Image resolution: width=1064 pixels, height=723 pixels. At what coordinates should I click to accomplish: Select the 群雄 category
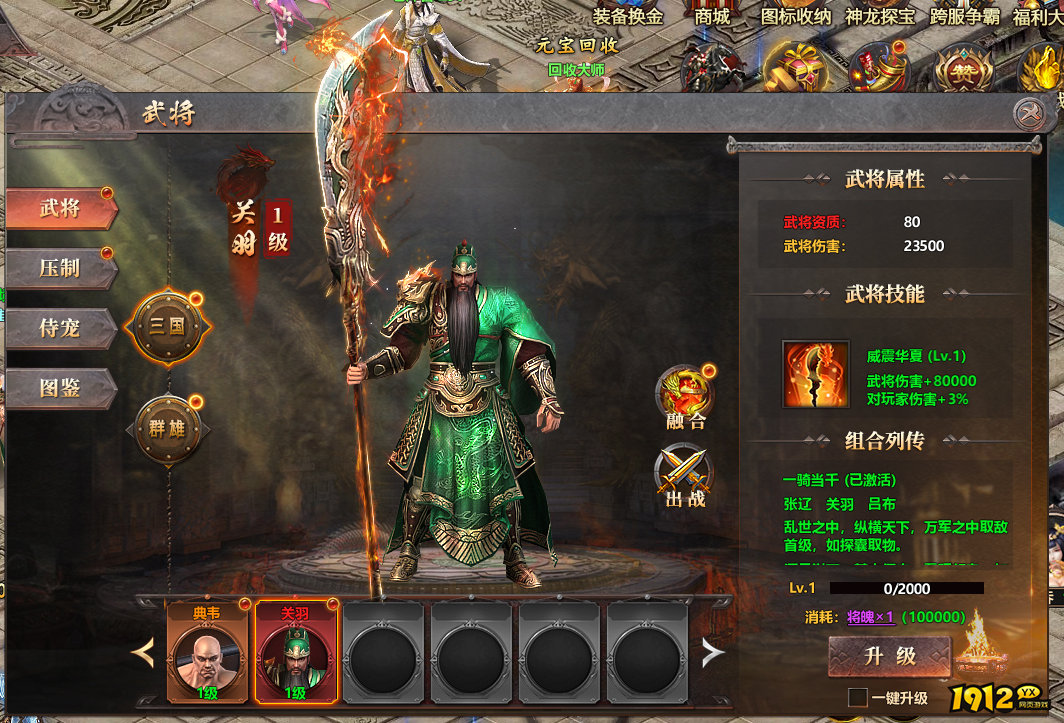click(x=167, y=430)
